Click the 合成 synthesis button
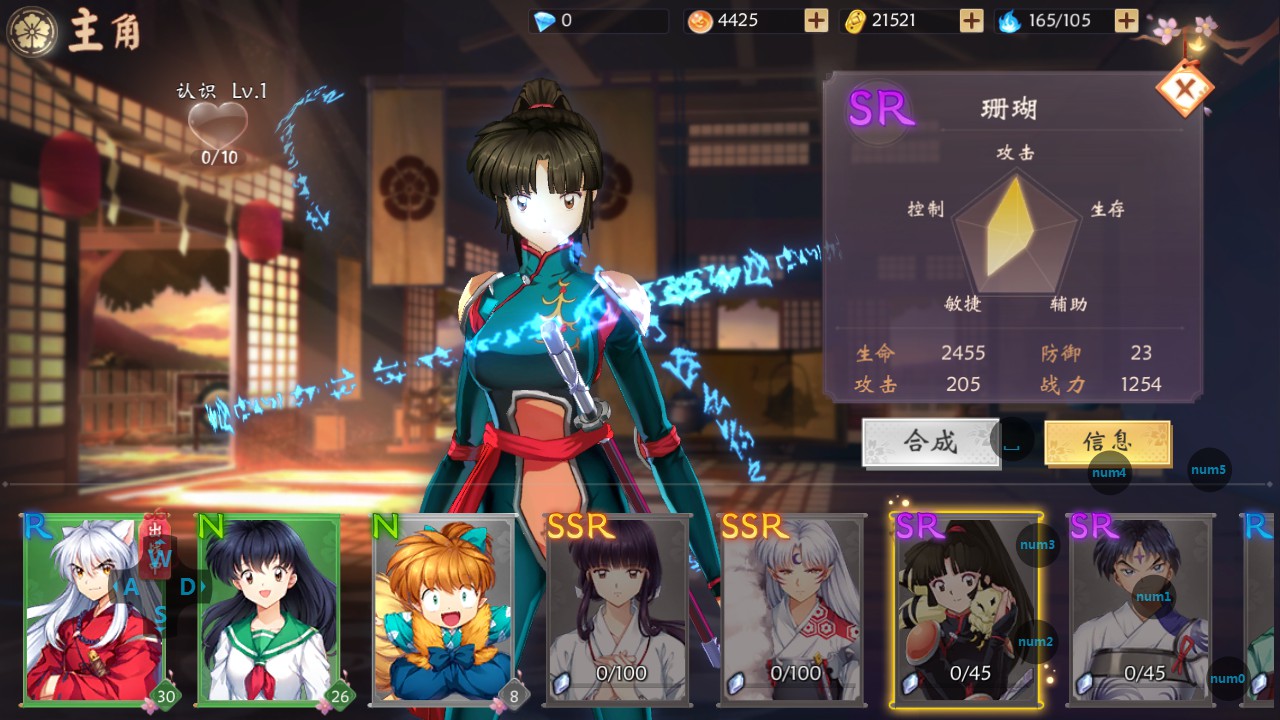This screenshot has width=1280, height=720. [x=931, y=442]
